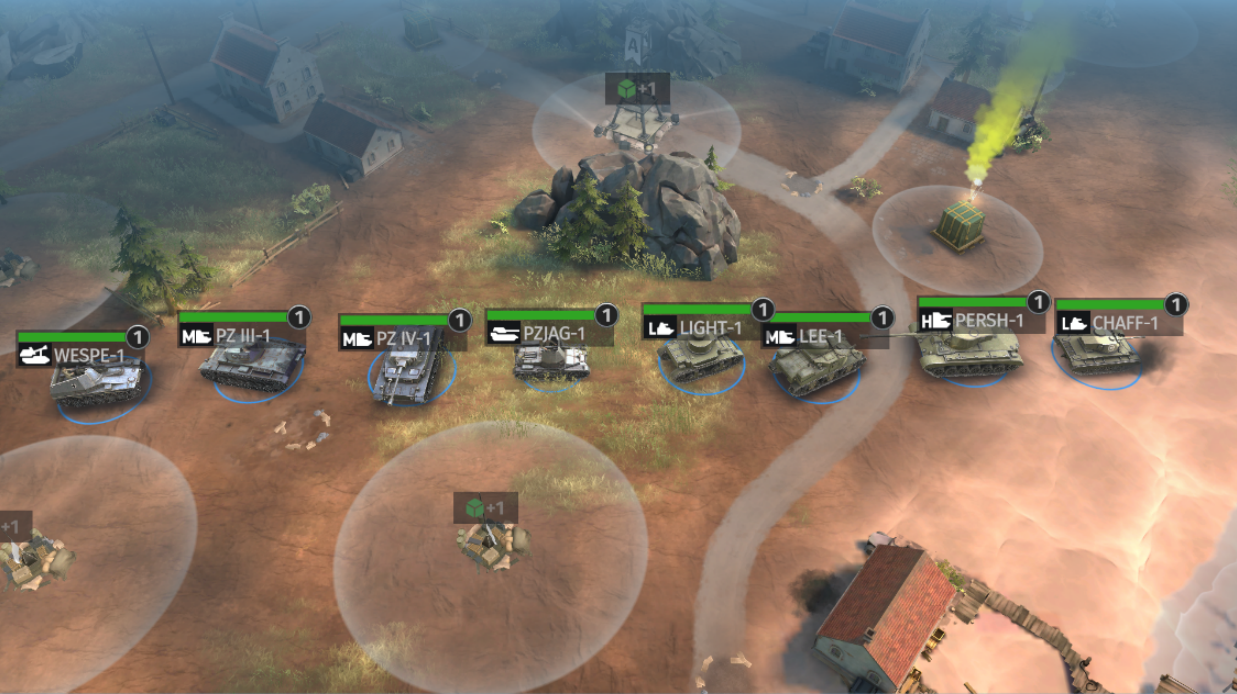This screenshot has width=1237, height=694.
Task: Select the PZ III-1 tank label
Action: tap(241, 335)
